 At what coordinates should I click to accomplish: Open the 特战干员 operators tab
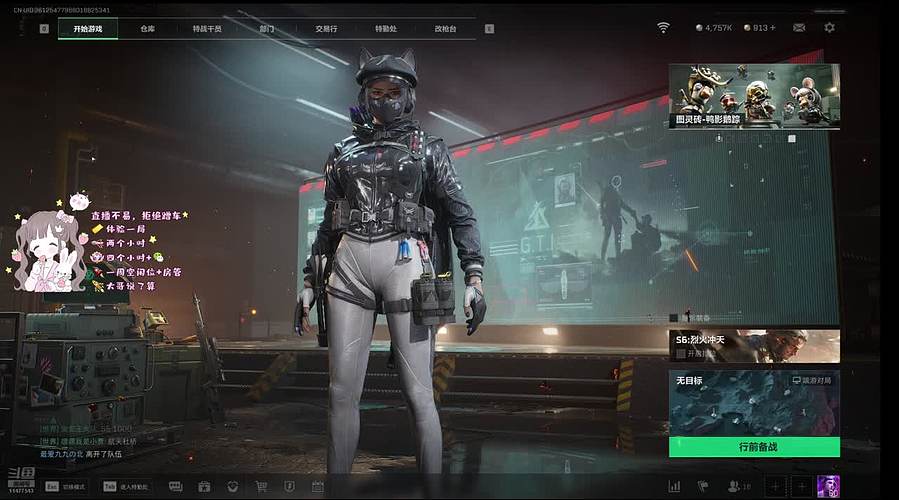click(x=207, y=29)
